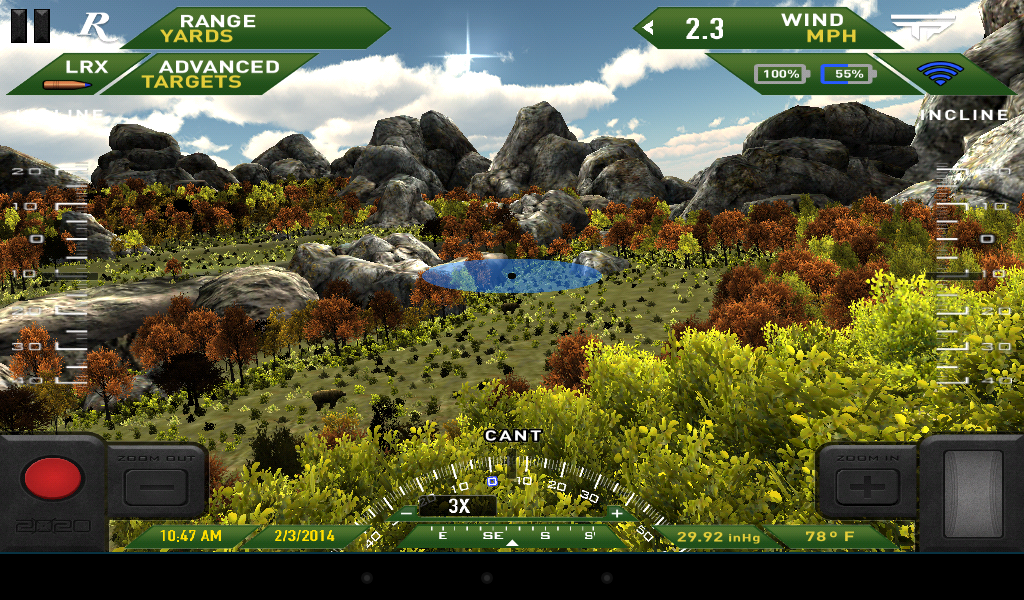Hit the red round tag button

point(52,478)
